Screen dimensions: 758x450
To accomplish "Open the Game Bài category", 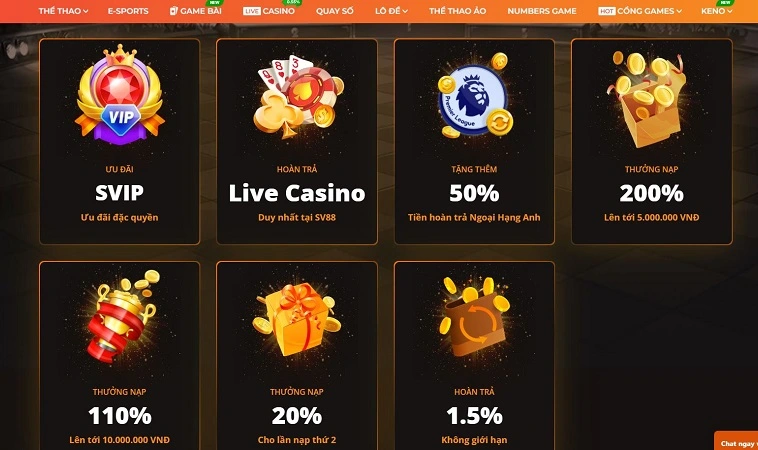I will click(195, 10).
